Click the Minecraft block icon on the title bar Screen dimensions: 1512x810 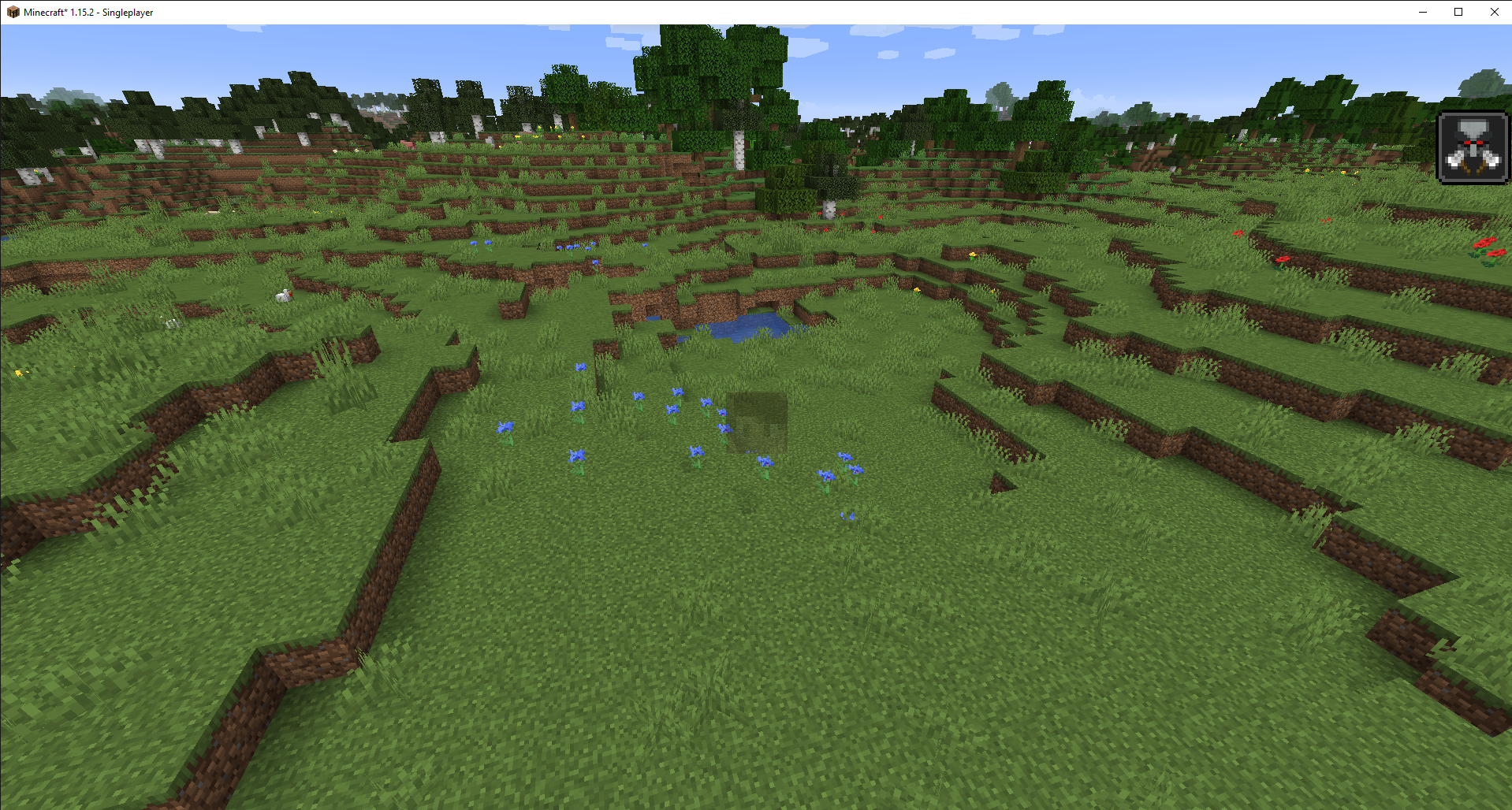(x=13, y=12)
